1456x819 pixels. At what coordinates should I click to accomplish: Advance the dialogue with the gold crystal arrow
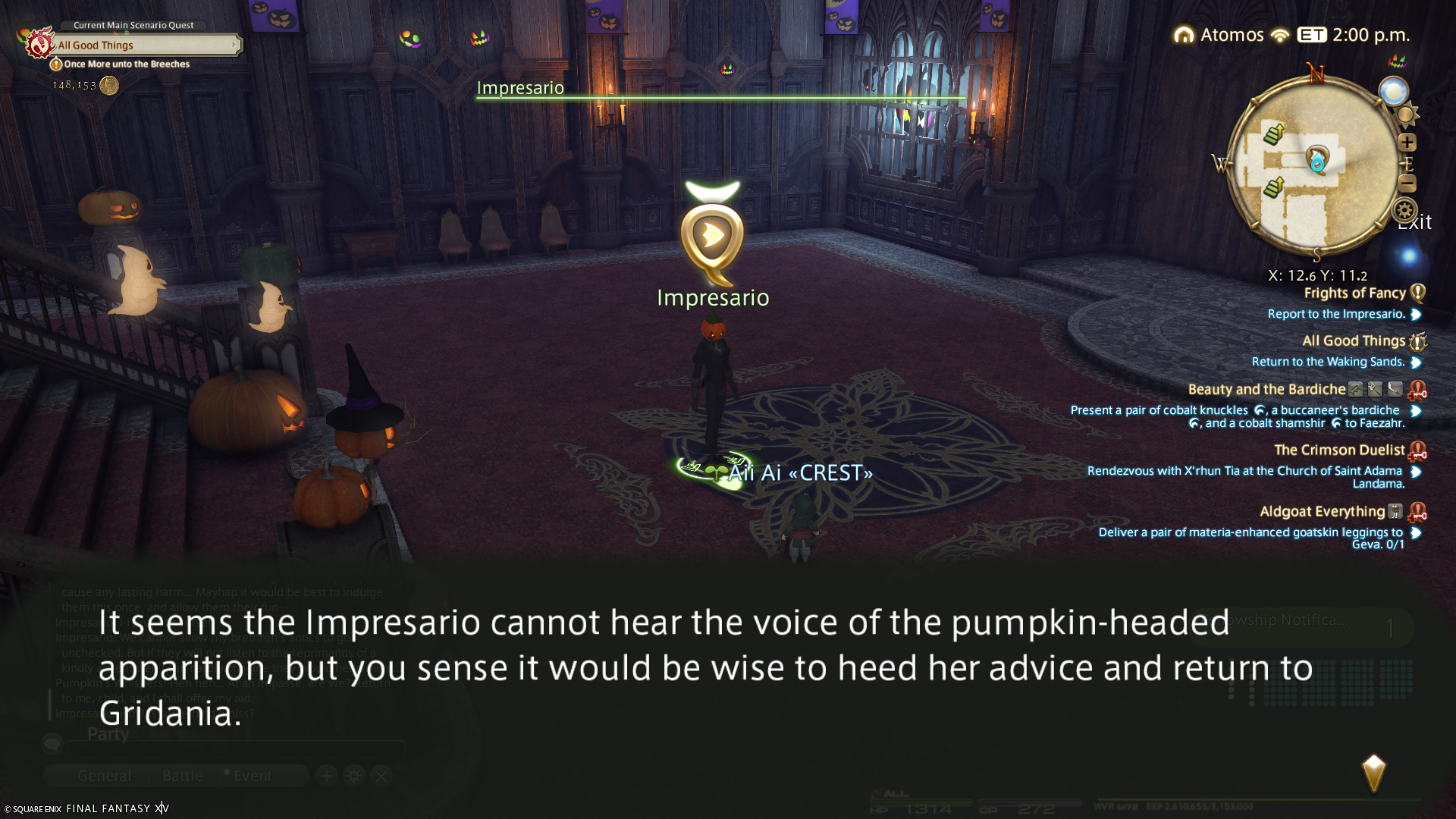coord(1373,773)
